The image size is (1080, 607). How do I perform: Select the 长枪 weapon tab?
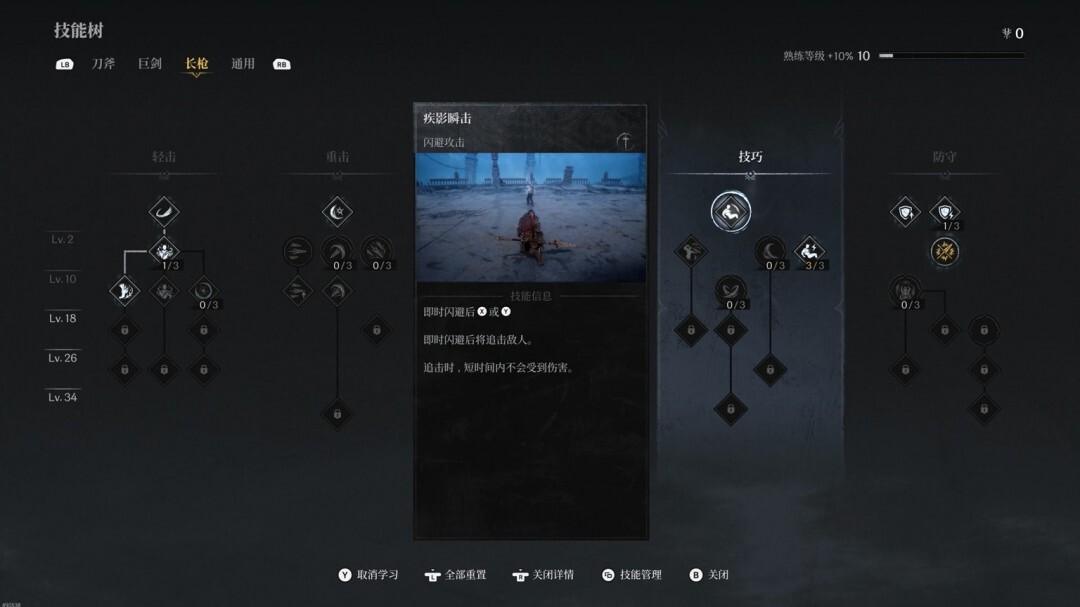[x=196, y=64]
